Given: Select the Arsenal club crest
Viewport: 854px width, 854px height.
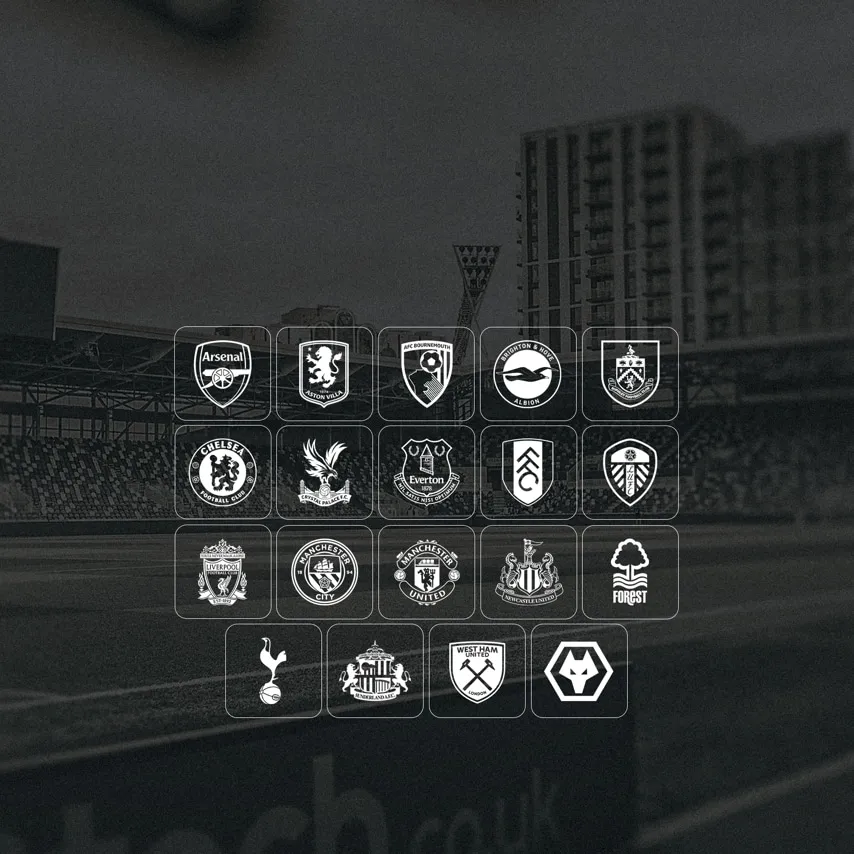Looking at the screenshot, I should tap(222, 374).
